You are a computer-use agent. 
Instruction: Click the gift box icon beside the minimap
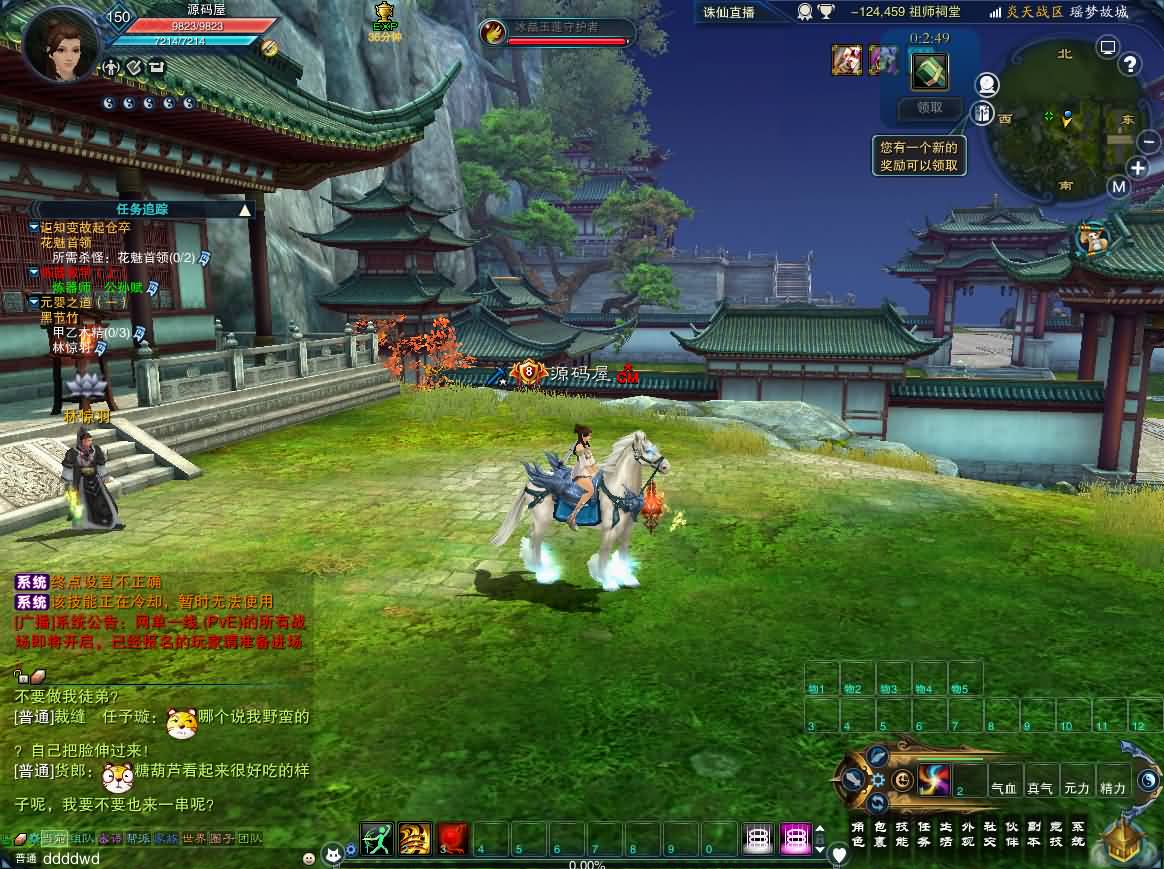click(x=984, y=112)
